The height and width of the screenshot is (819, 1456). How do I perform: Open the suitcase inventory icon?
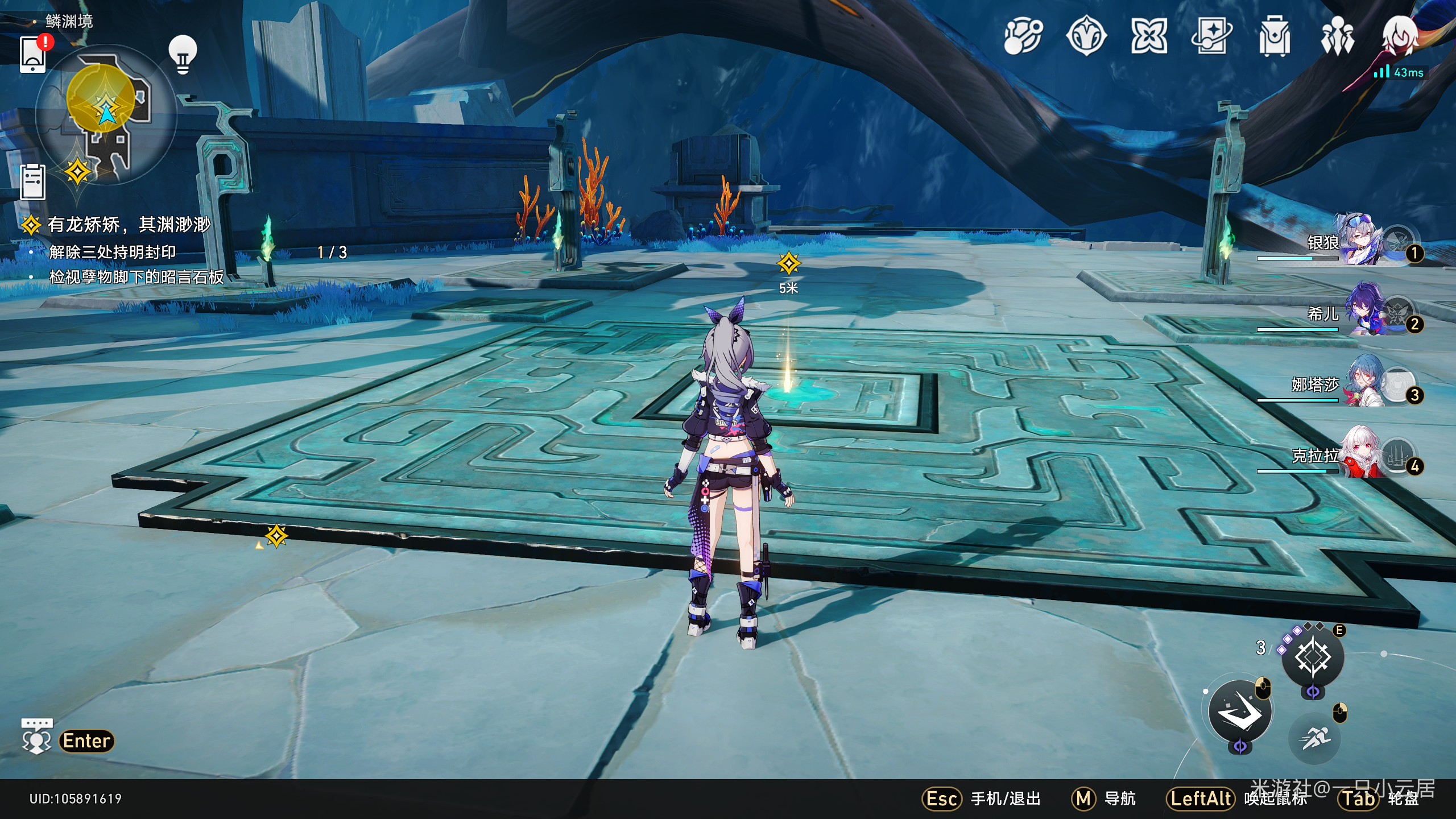1274,37
